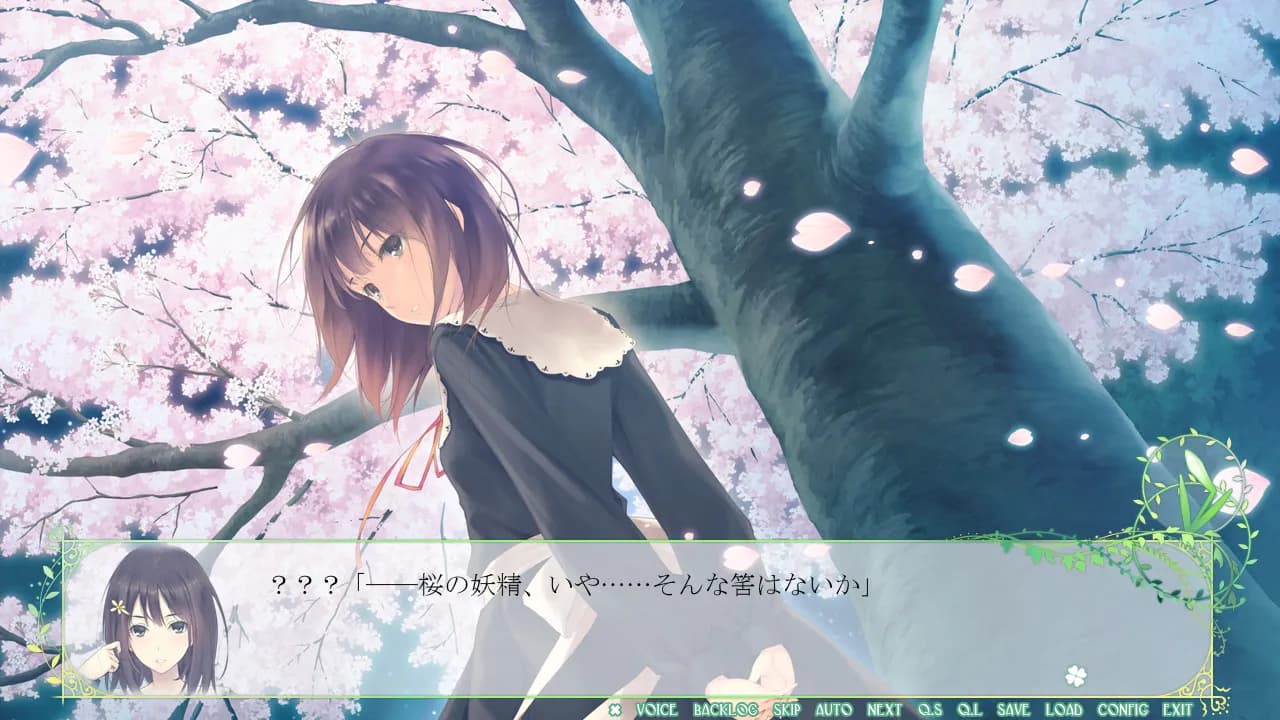Advance the text with the NEXT icon
This screenshot has height=720, width=1280.
click(x=883, y=708)
